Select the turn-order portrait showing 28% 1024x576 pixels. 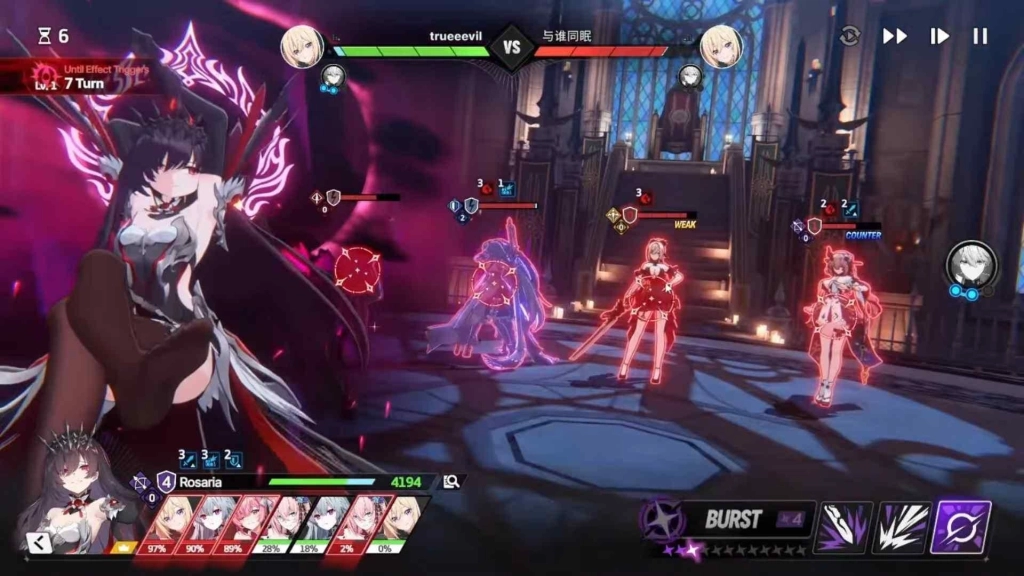pyautogui.click(x=272, y=522)
